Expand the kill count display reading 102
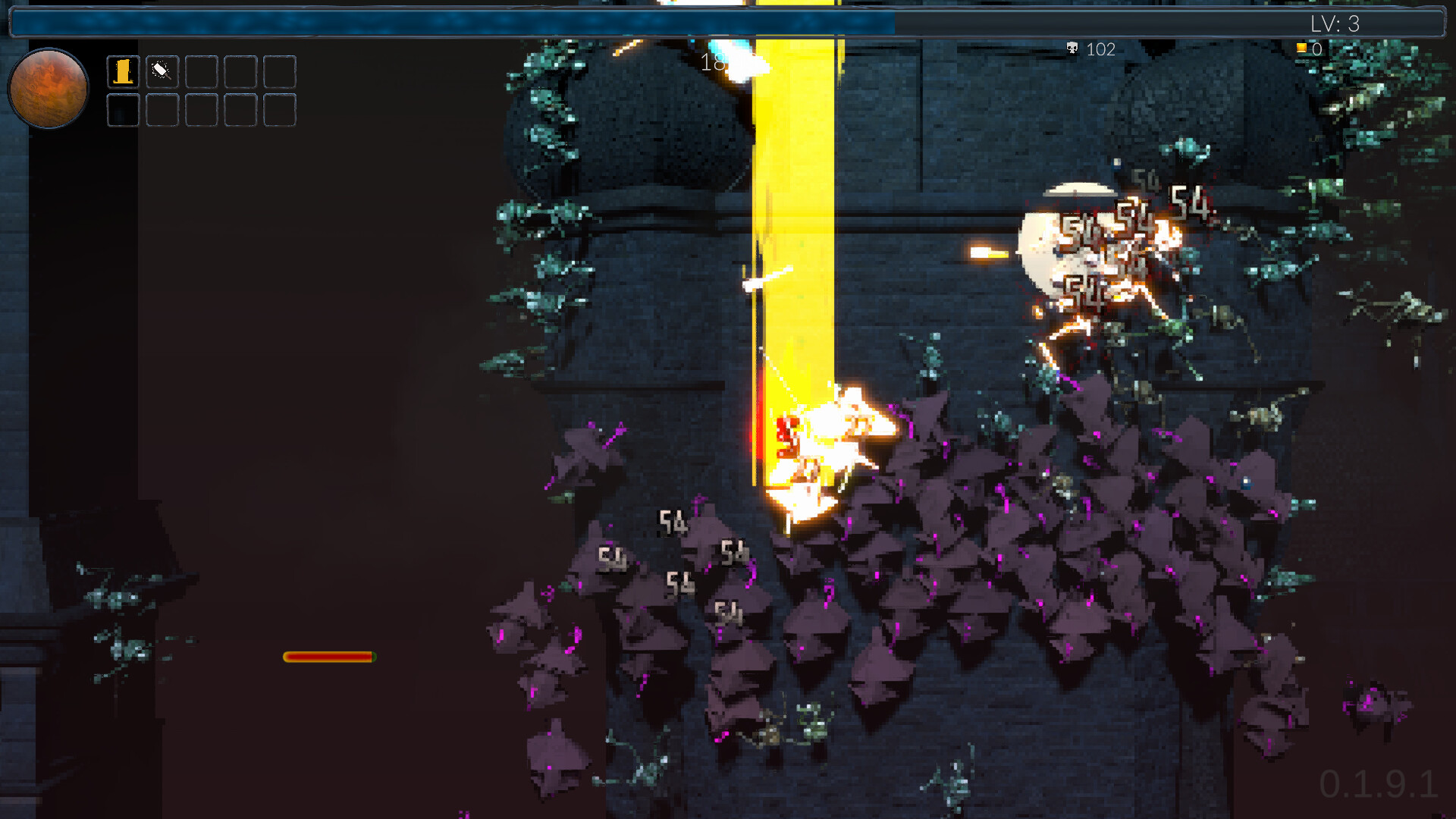The image size is (1456, 819). point(1090,49)
